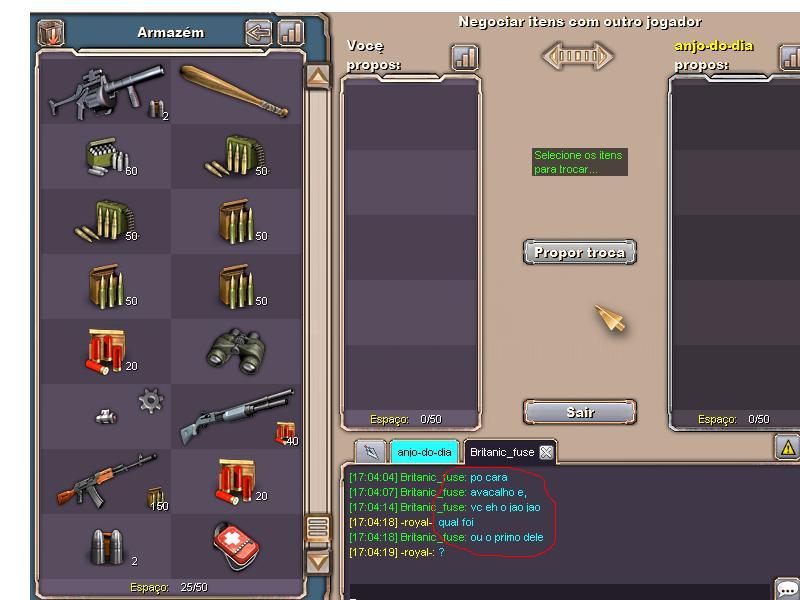The height and width of the screenshot is (600, 800).
Task: Click the Armazém back arrow button
Action: (258, 33)
